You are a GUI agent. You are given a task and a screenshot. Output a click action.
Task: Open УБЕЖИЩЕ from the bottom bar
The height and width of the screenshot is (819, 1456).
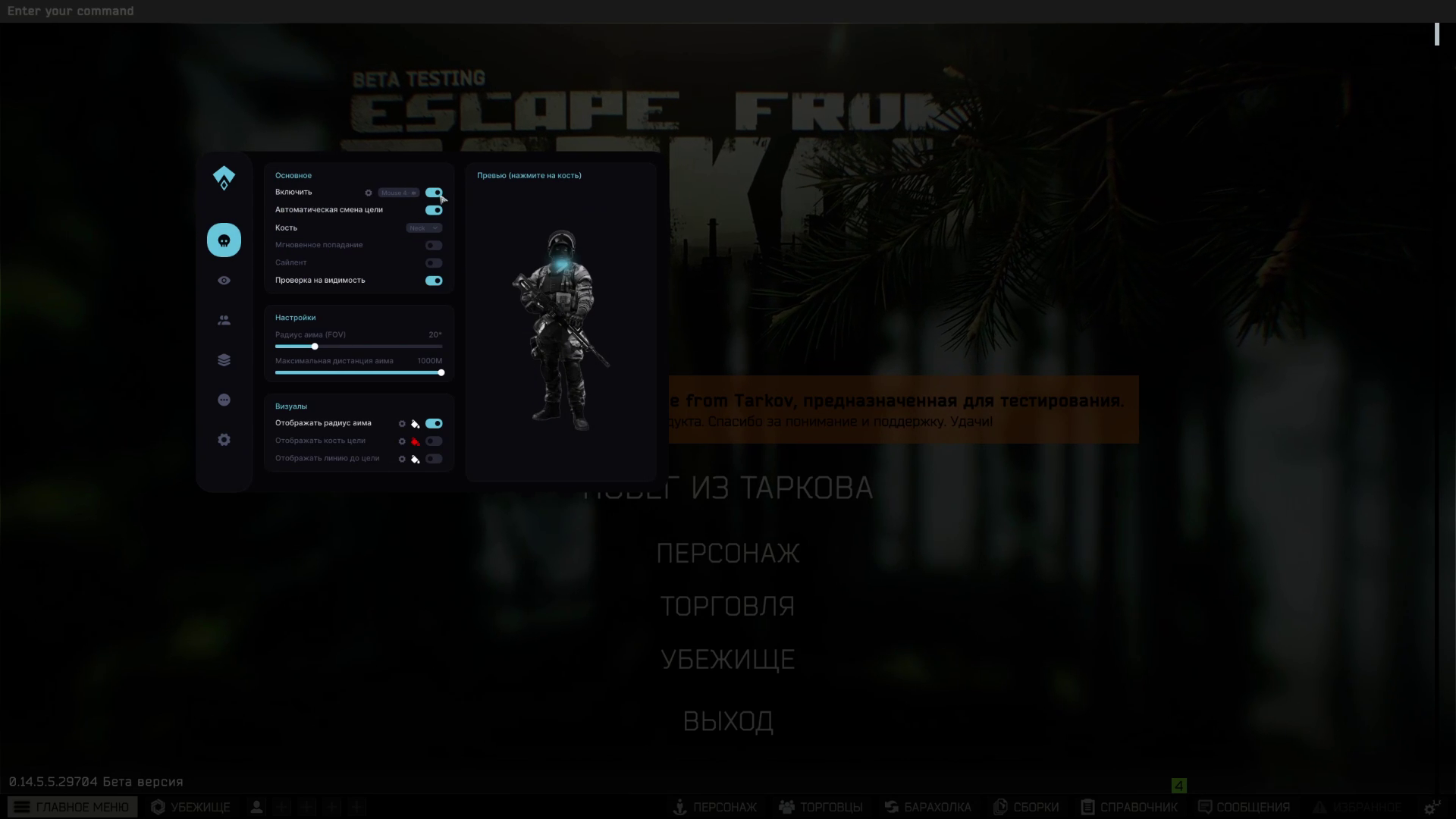[191, 807]
